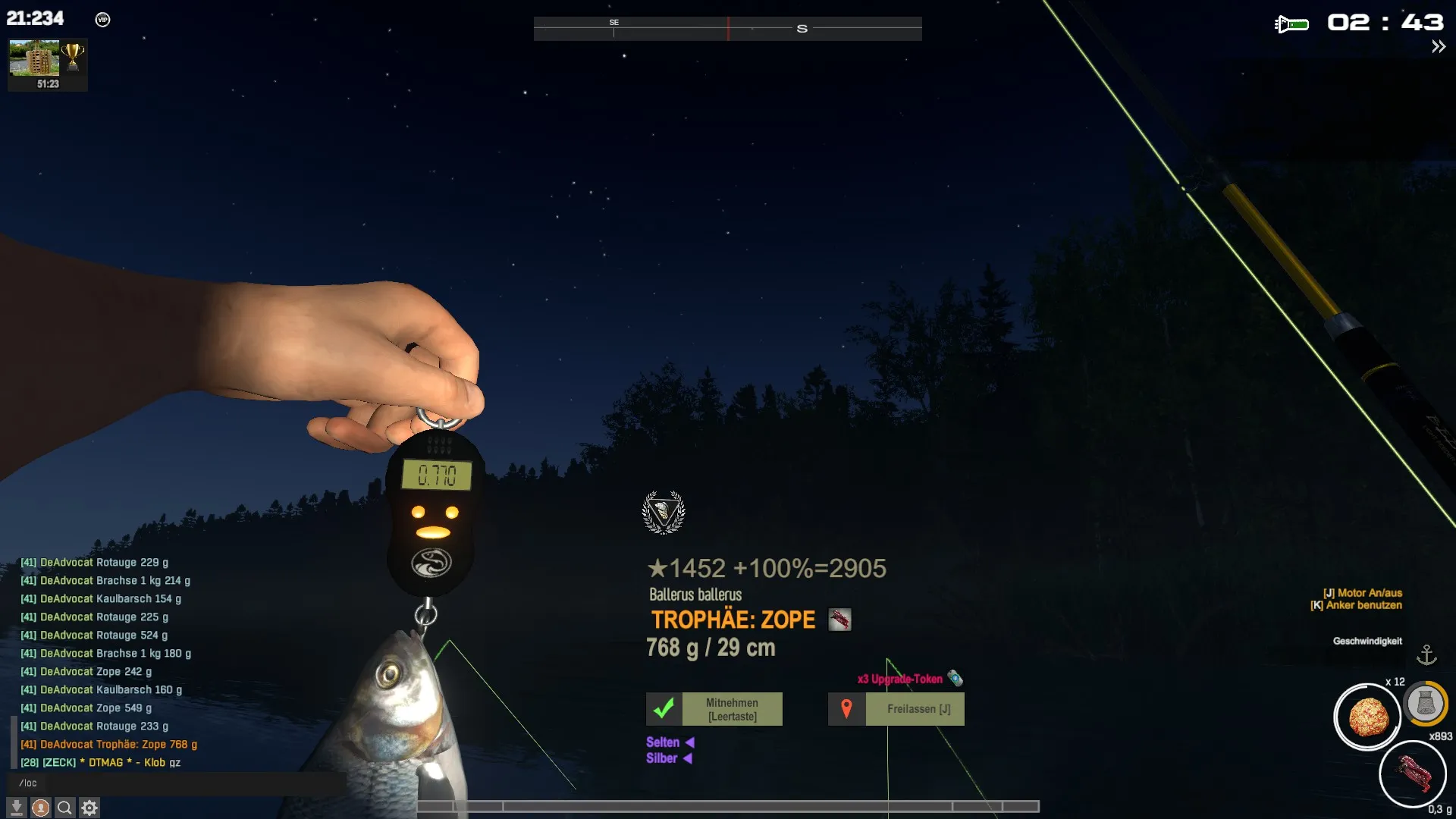Open the chat settings gear icon

tap(89, 808)
